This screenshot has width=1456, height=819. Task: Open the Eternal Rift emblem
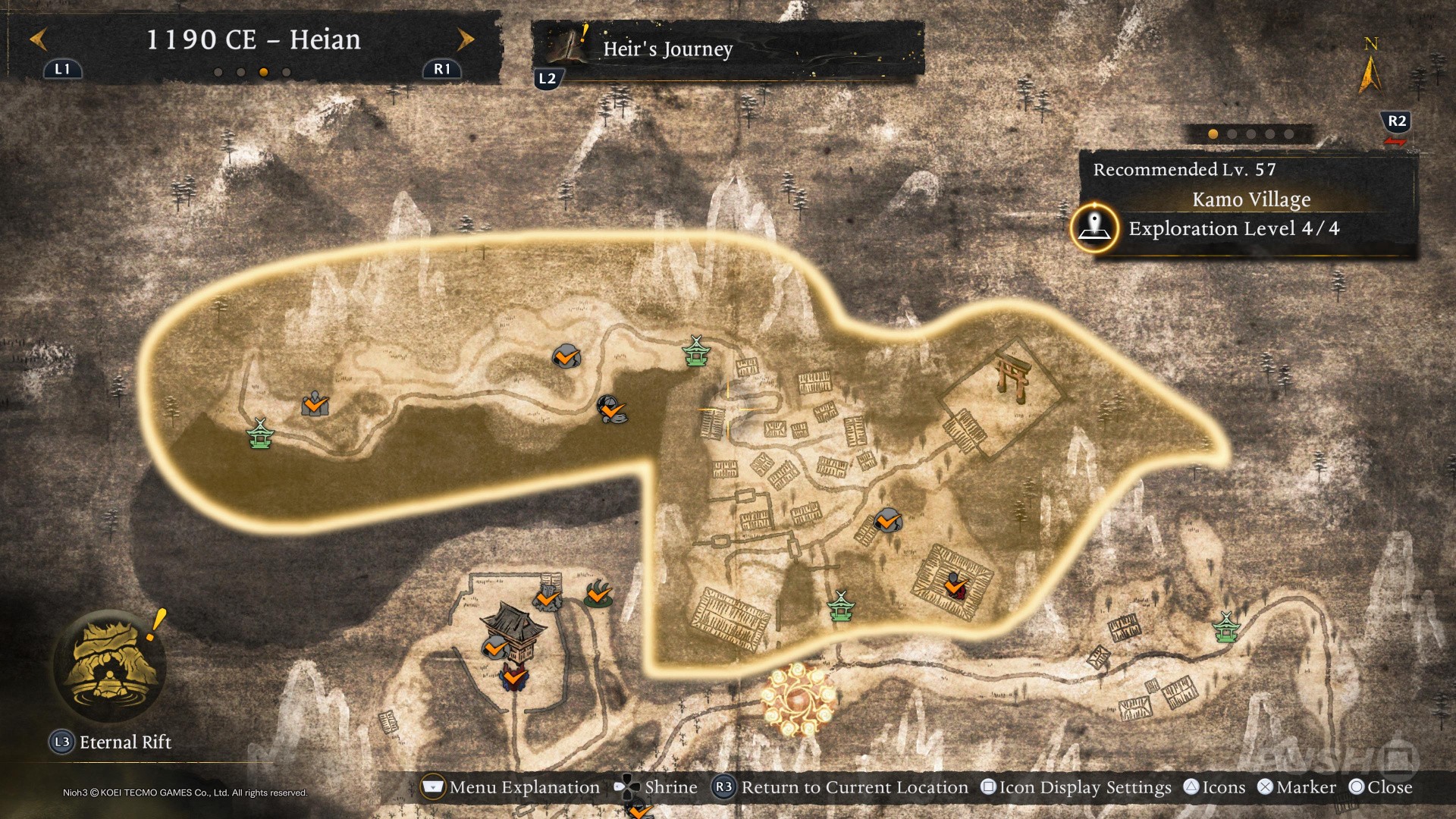coord(111,667)
